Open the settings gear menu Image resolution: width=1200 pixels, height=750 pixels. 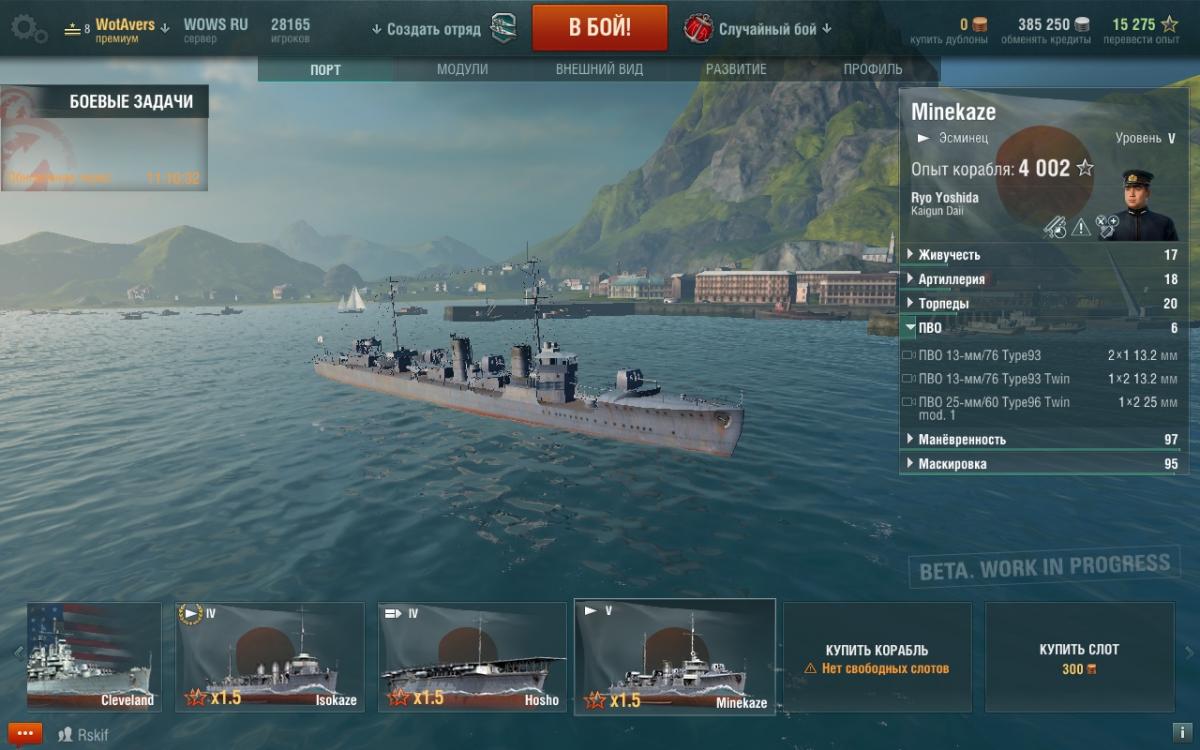point(27,29)
